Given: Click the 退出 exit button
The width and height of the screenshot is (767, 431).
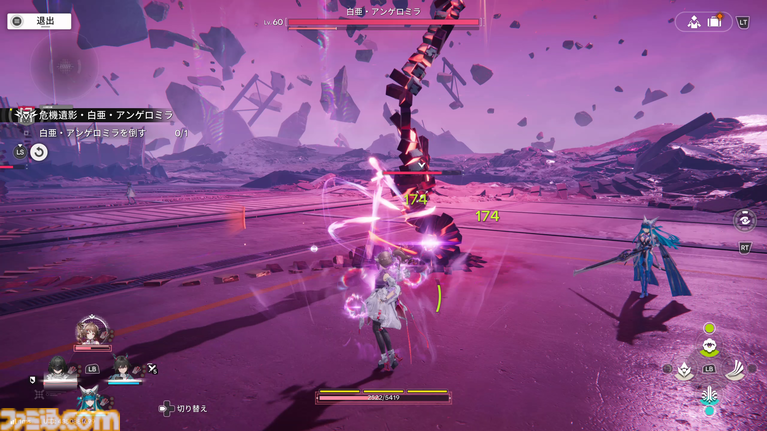Looking at the screenshot, I should click(38, 20).
